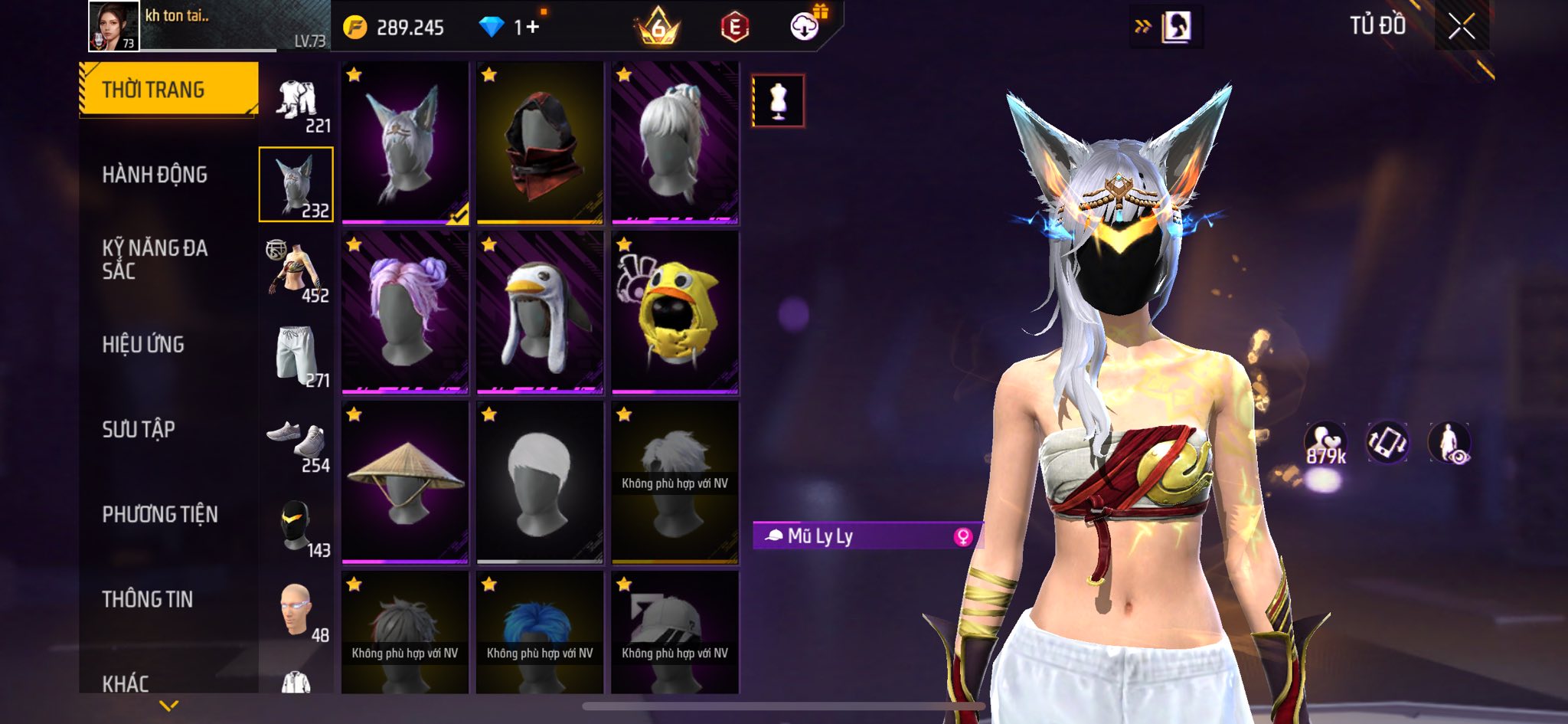
Task: Go to the SƯU TẬP tab
Action: [x=139, y=429]
